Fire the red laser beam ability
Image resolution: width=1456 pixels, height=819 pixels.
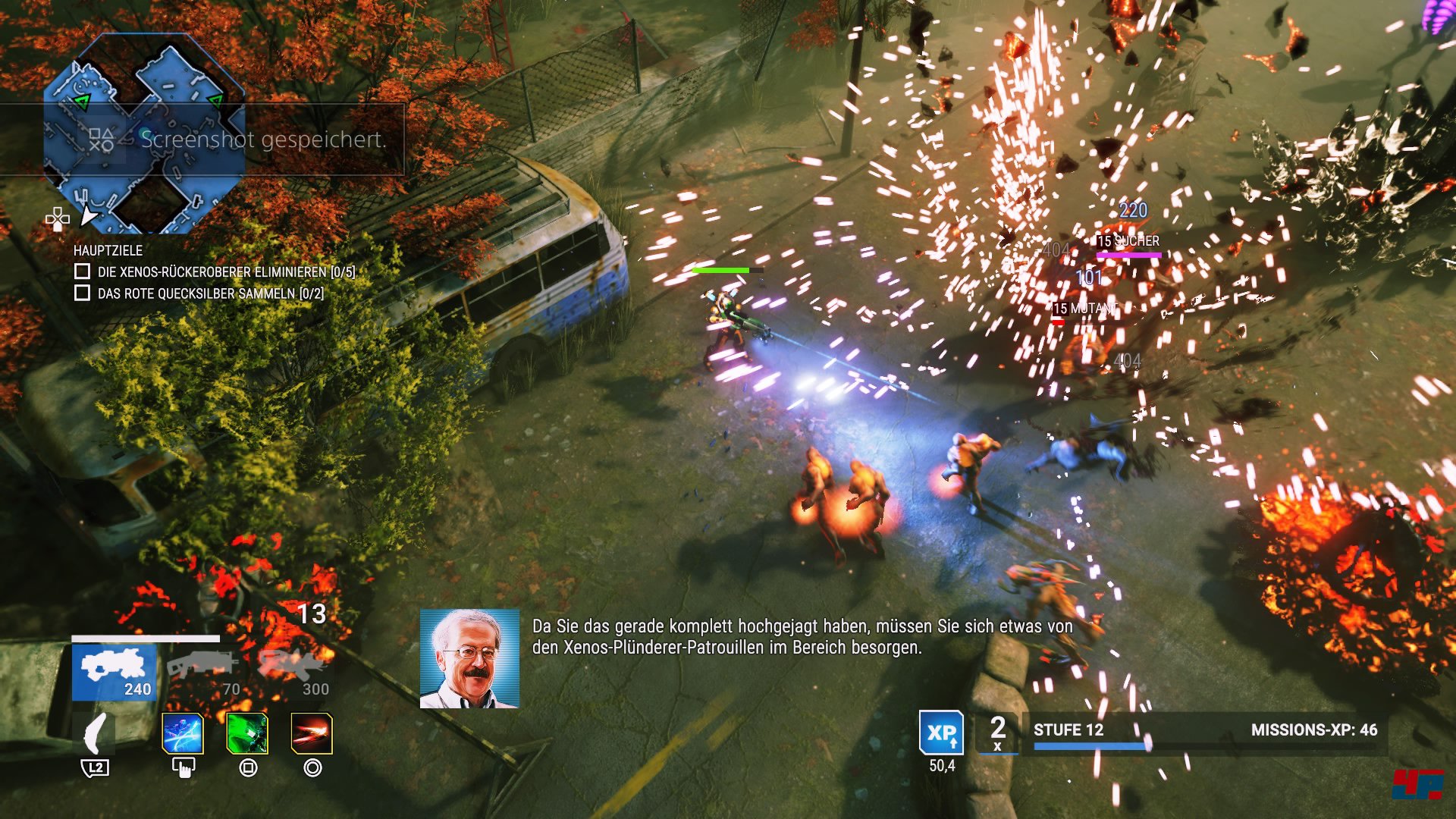tap(312, 734)
